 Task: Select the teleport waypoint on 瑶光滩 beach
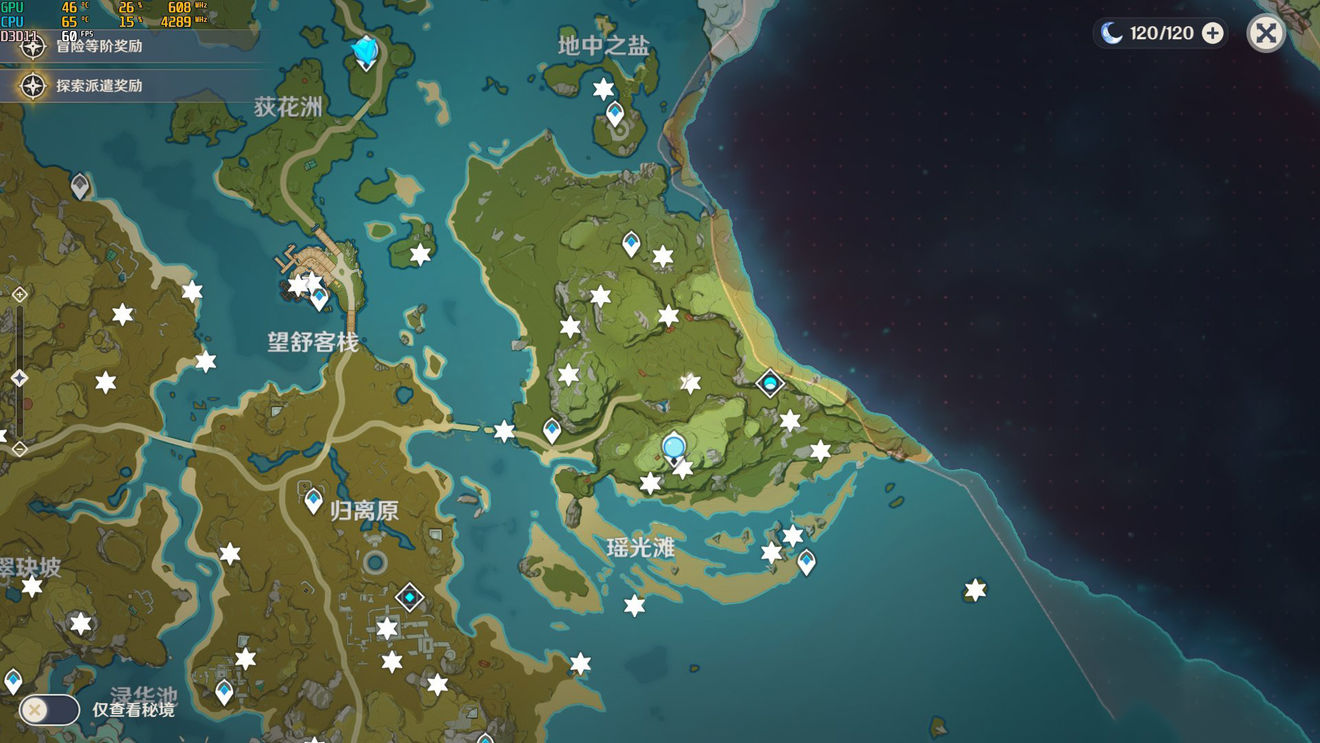[806, 562]
